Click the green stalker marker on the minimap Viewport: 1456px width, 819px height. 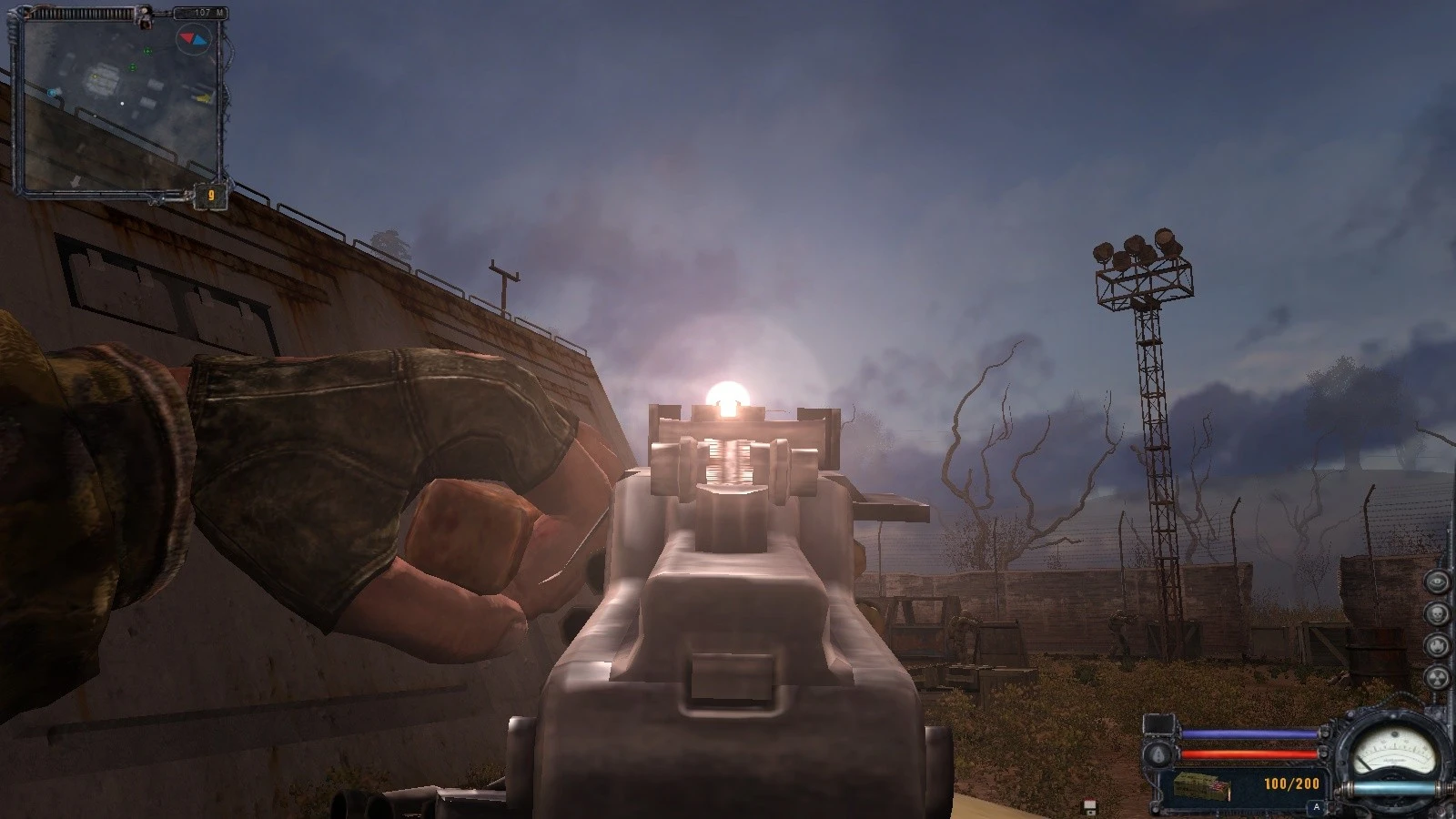(147, 51)
